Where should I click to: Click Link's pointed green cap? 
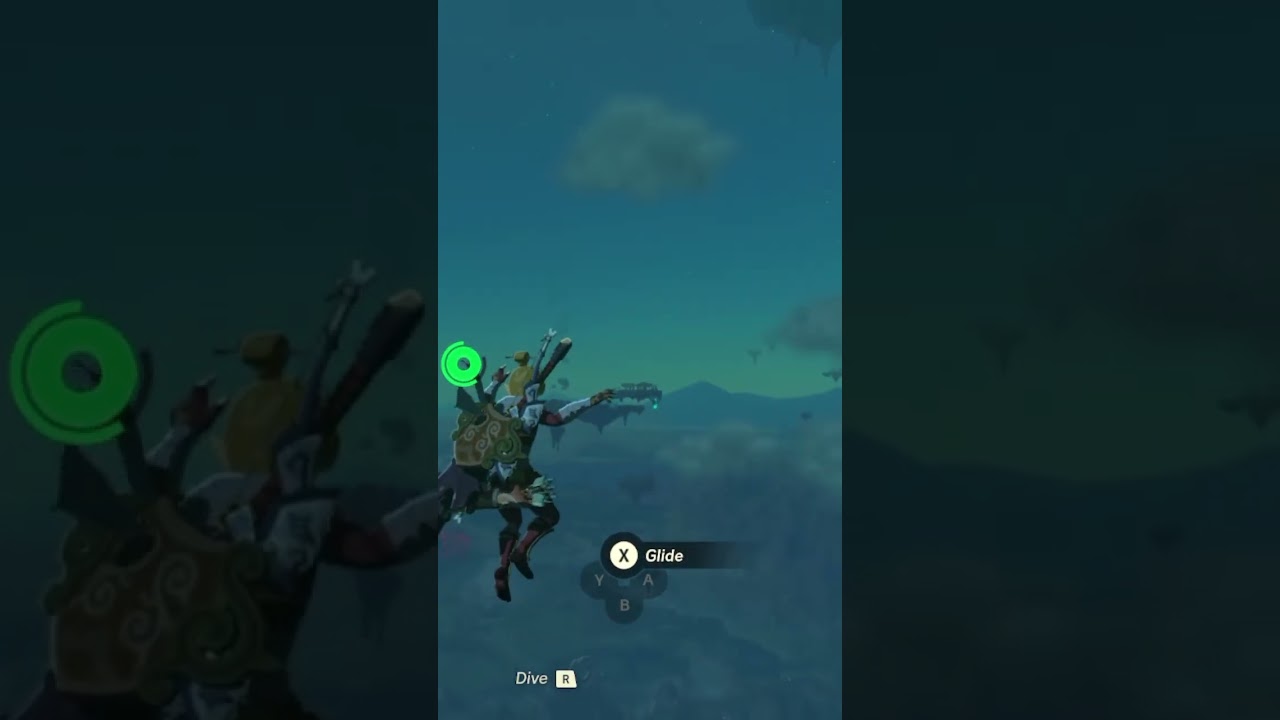pyautogui.click(x=522, y=356)
